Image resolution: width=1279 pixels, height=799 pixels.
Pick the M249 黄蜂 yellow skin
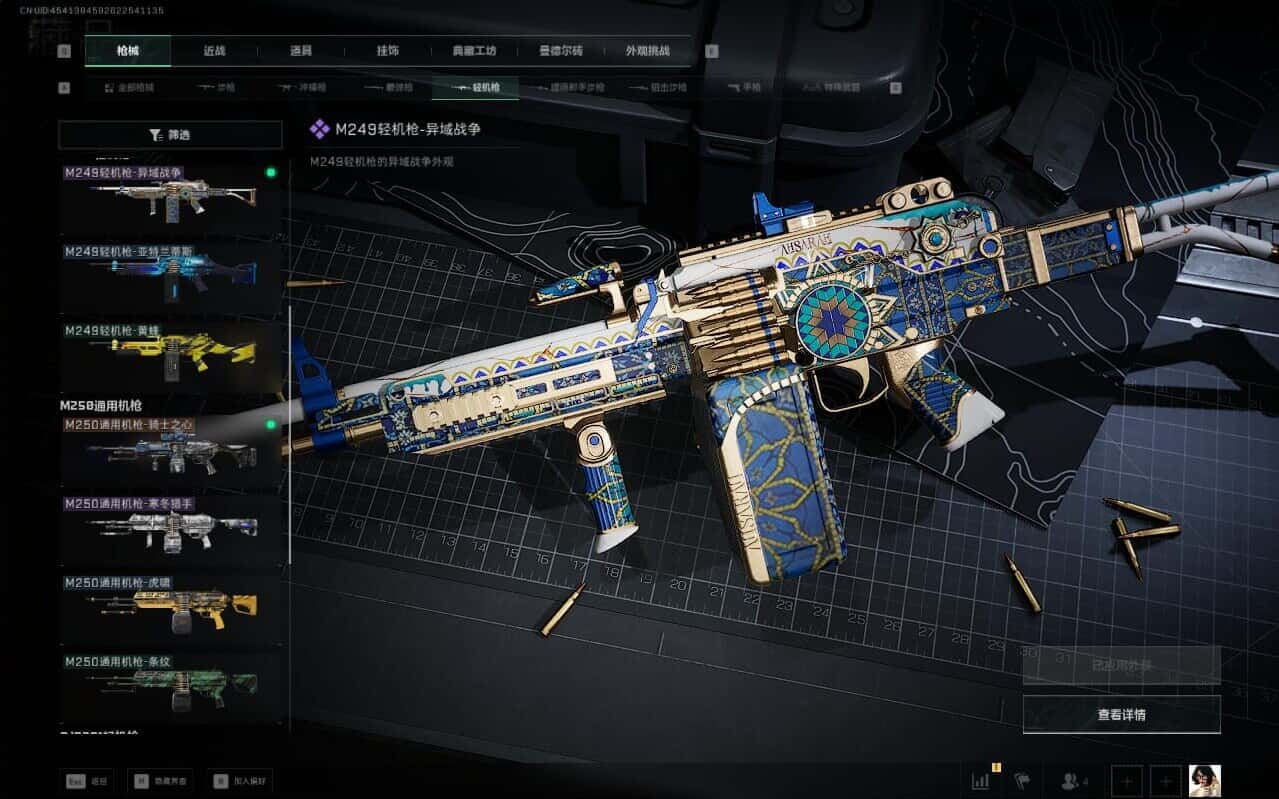pos(170,355)
